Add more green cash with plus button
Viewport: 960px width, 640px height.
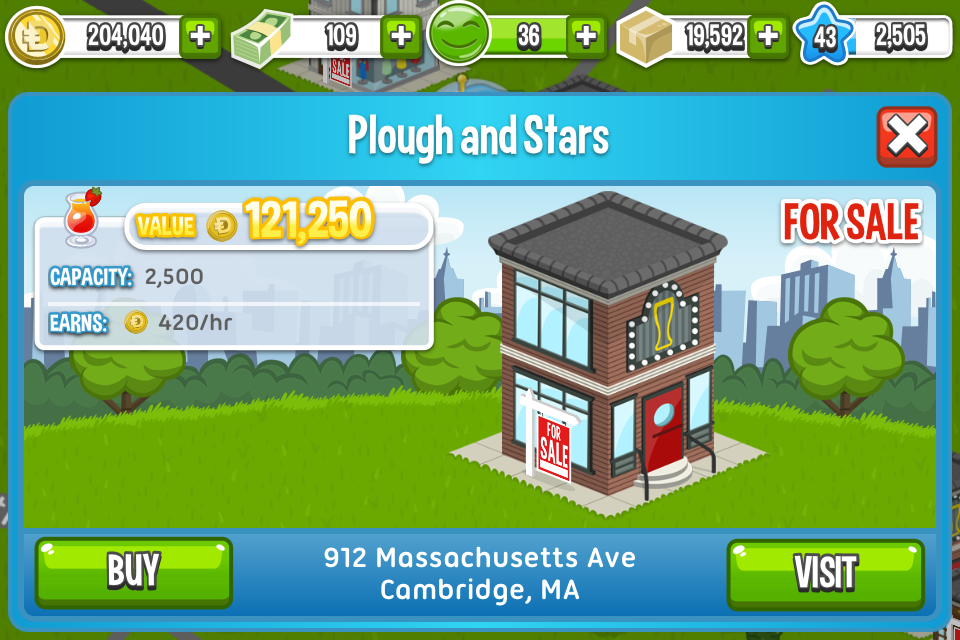pyautogui.click(x=400, y=37)
